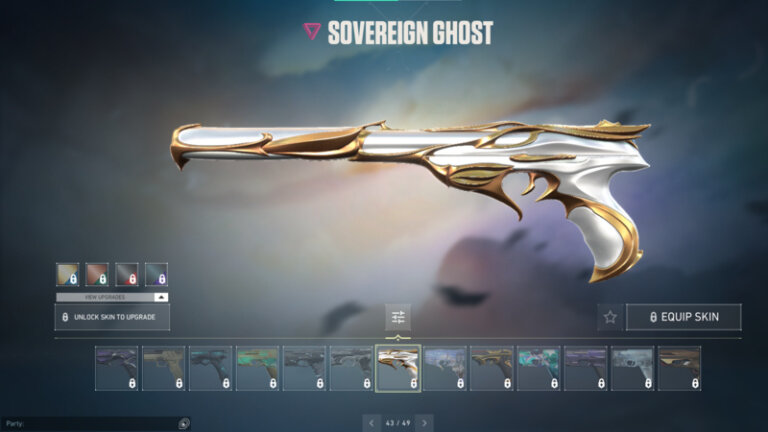
Task: Choose the last skin thumbnail in the row
Action: (679, 368)
